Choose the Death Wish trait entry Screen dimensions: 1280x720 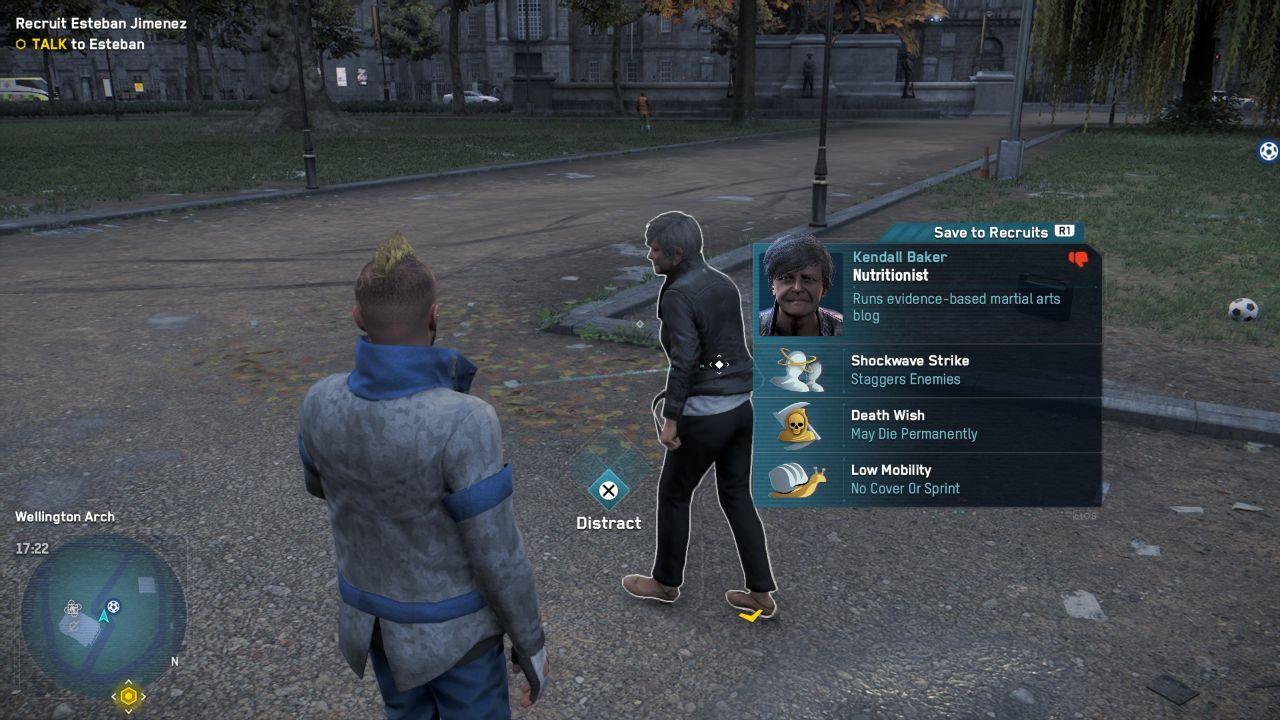point(926,425)
